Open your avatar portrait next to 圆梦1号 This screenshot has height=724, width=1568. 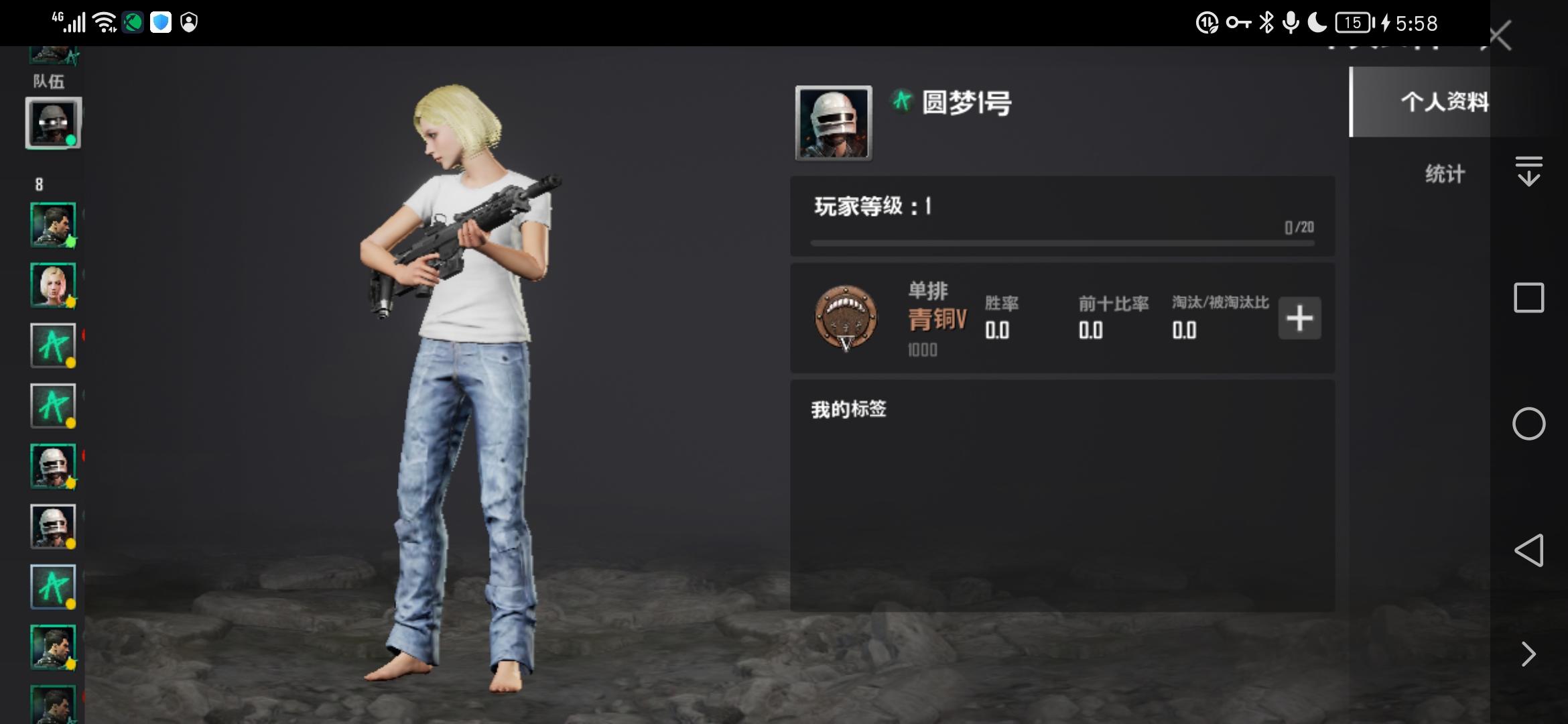coord(832,123)
